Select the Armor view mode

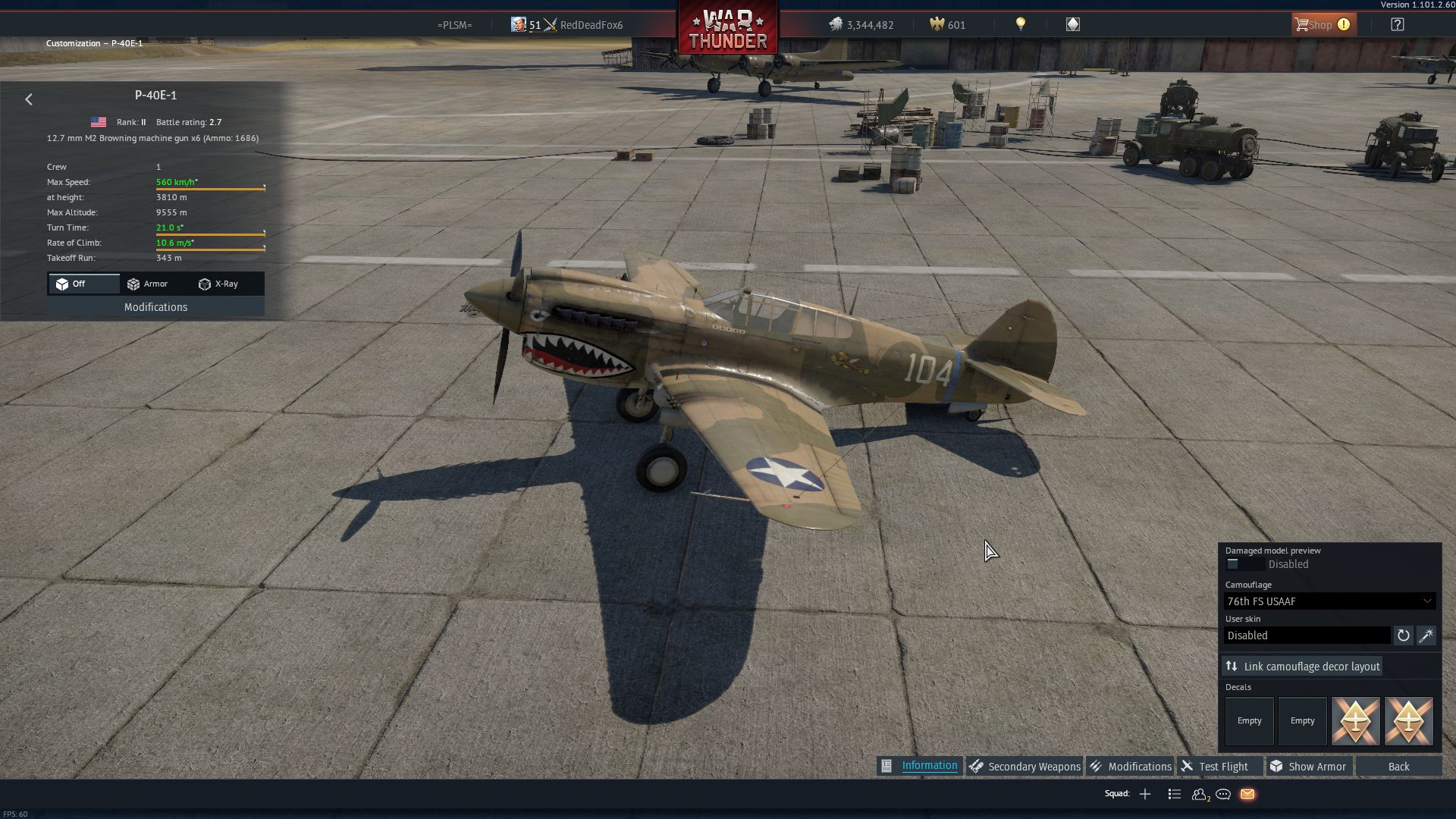[x=148, y=284]
